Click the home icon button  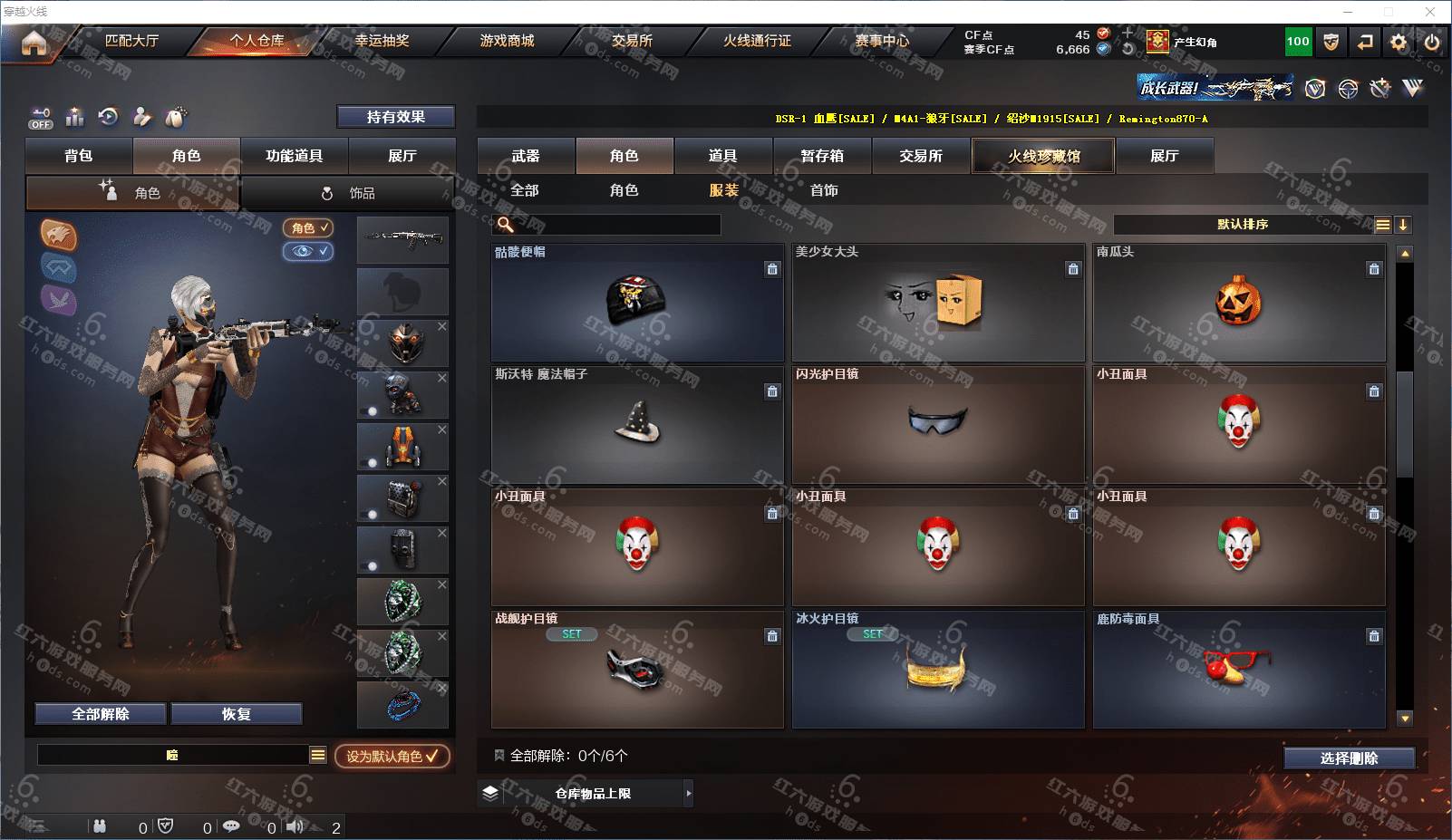34,43
